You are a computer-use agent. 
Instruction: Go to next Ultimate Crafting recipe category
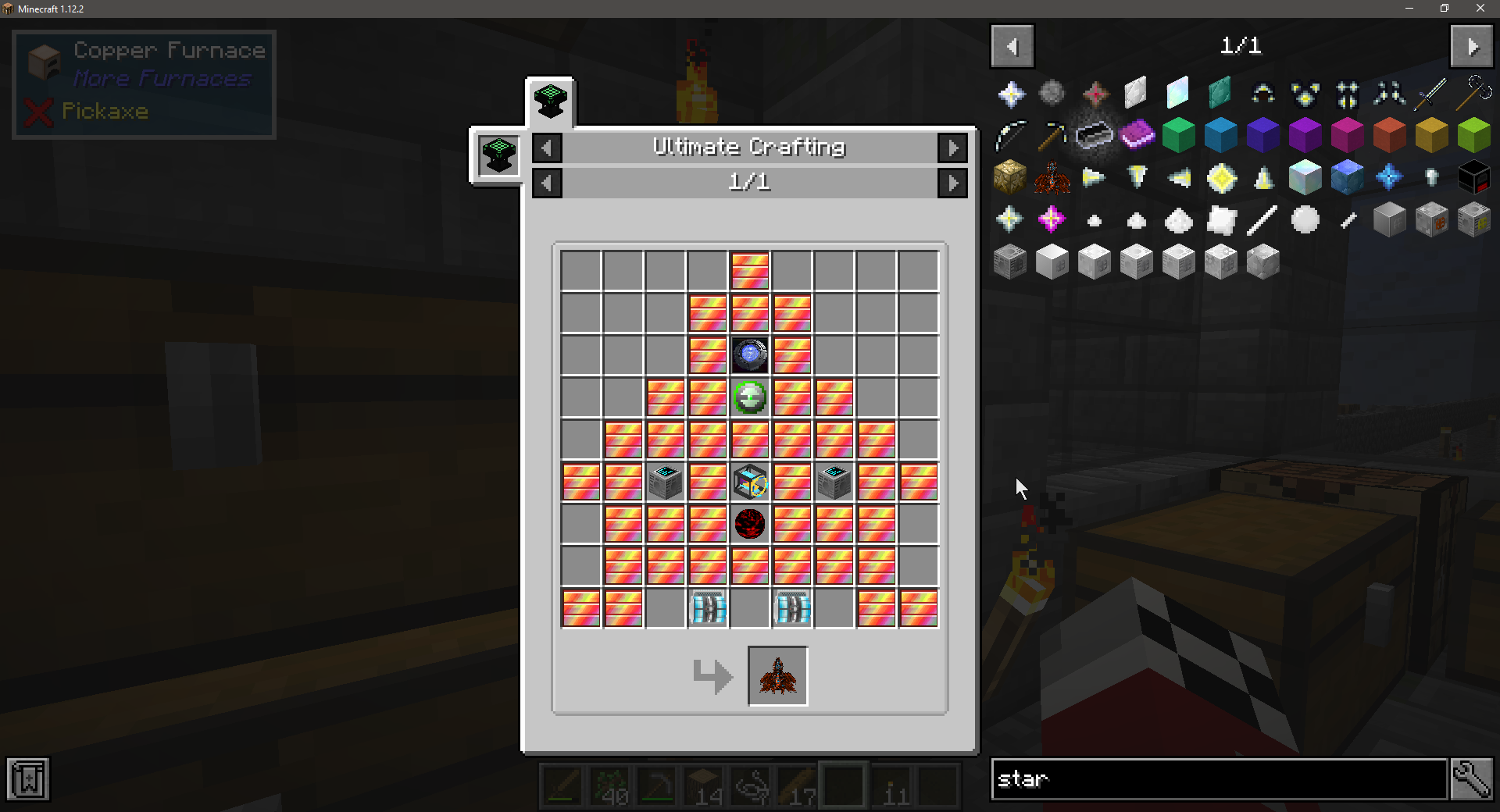(952, 148)
